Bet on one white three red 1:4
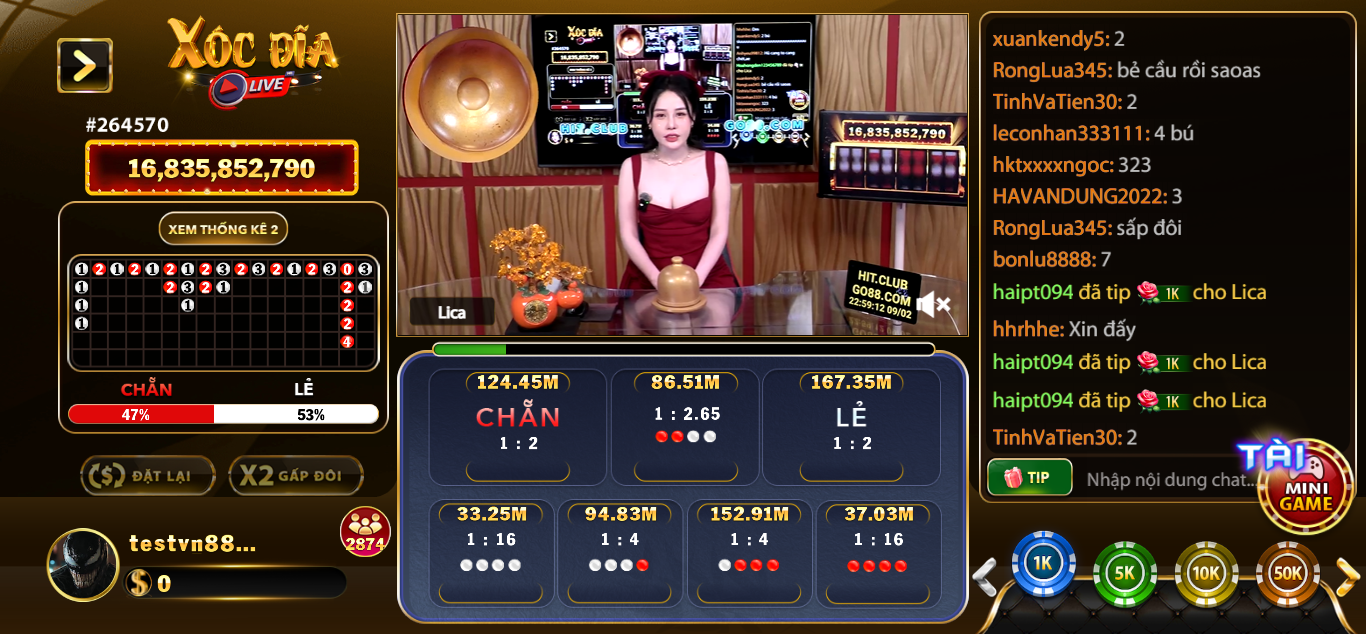This screenshot has height=634, width=1366. click(748, 555)
